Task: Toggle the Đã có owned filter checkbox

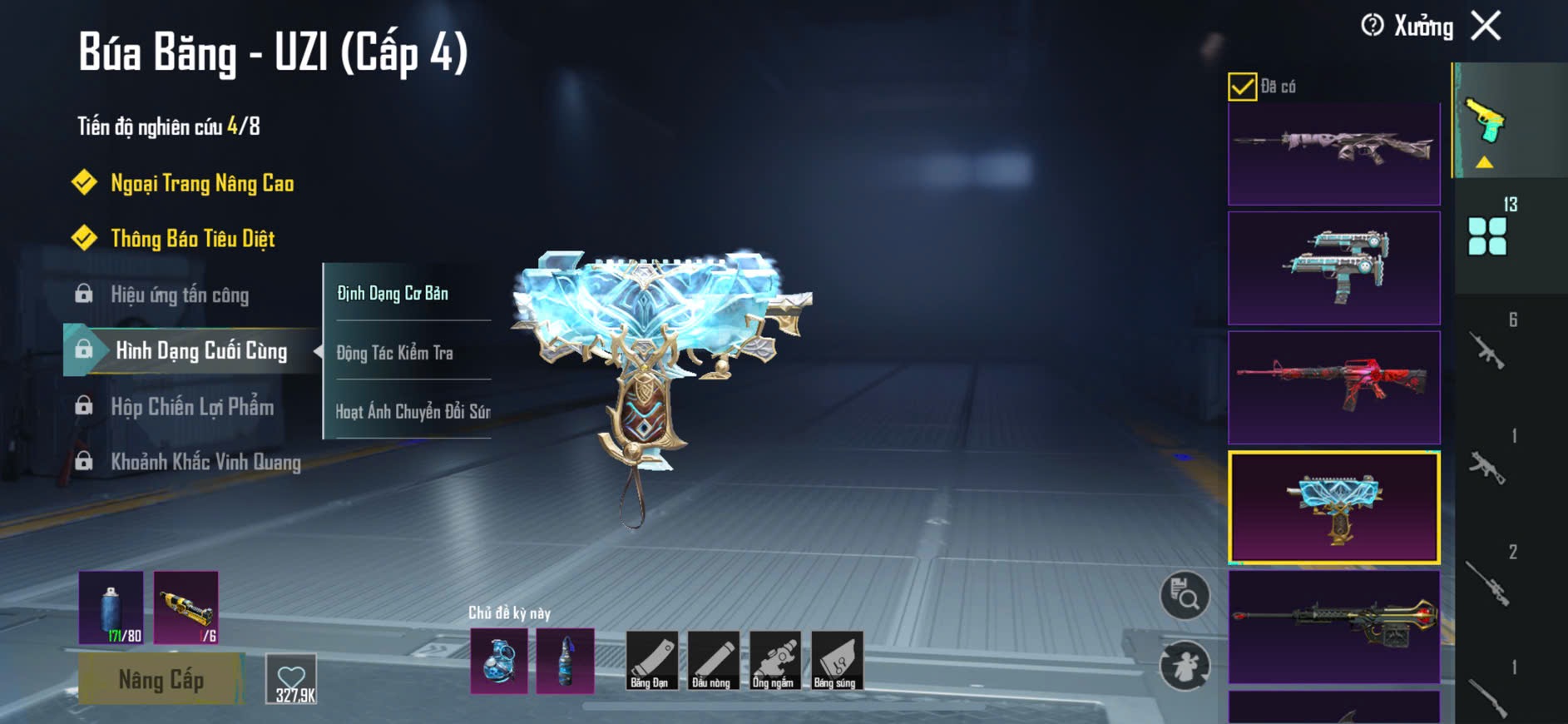Action: (x=1242, y=87)
